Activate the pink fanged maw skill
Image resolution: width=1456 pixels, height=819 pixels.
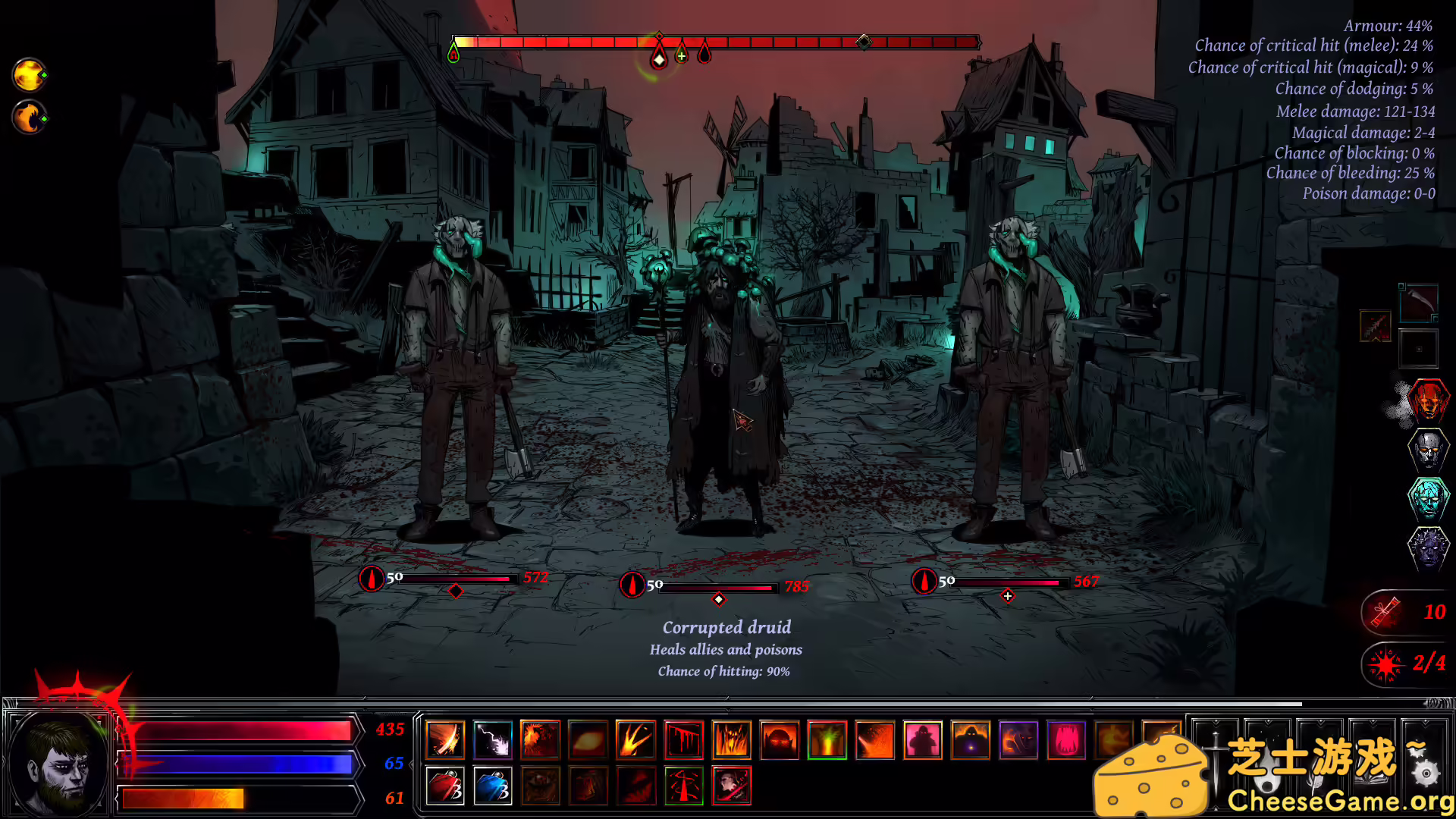click(x=1066, y=739)
